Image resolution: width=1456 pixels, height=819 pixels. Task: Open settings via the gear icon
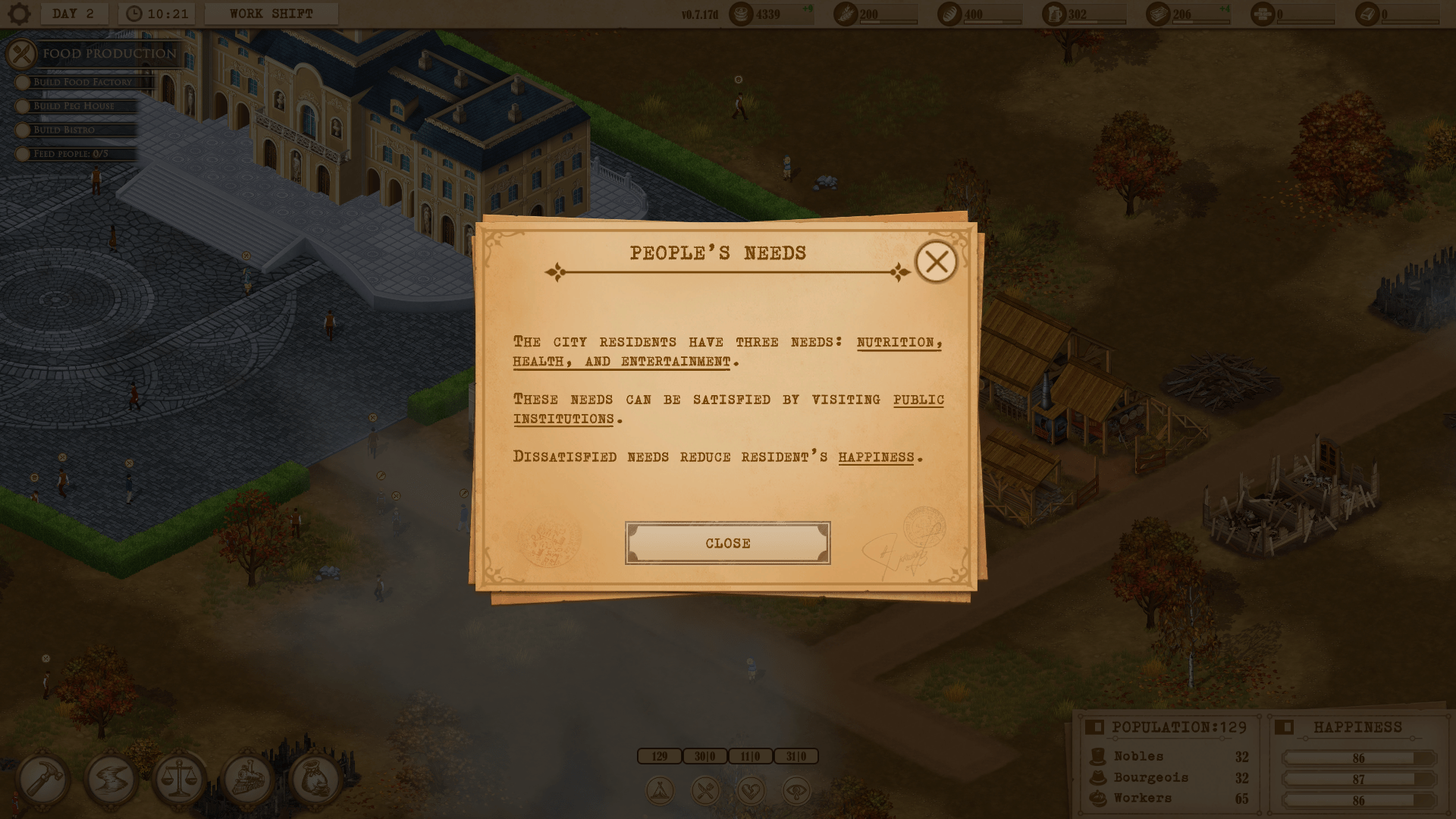[19, 14]
